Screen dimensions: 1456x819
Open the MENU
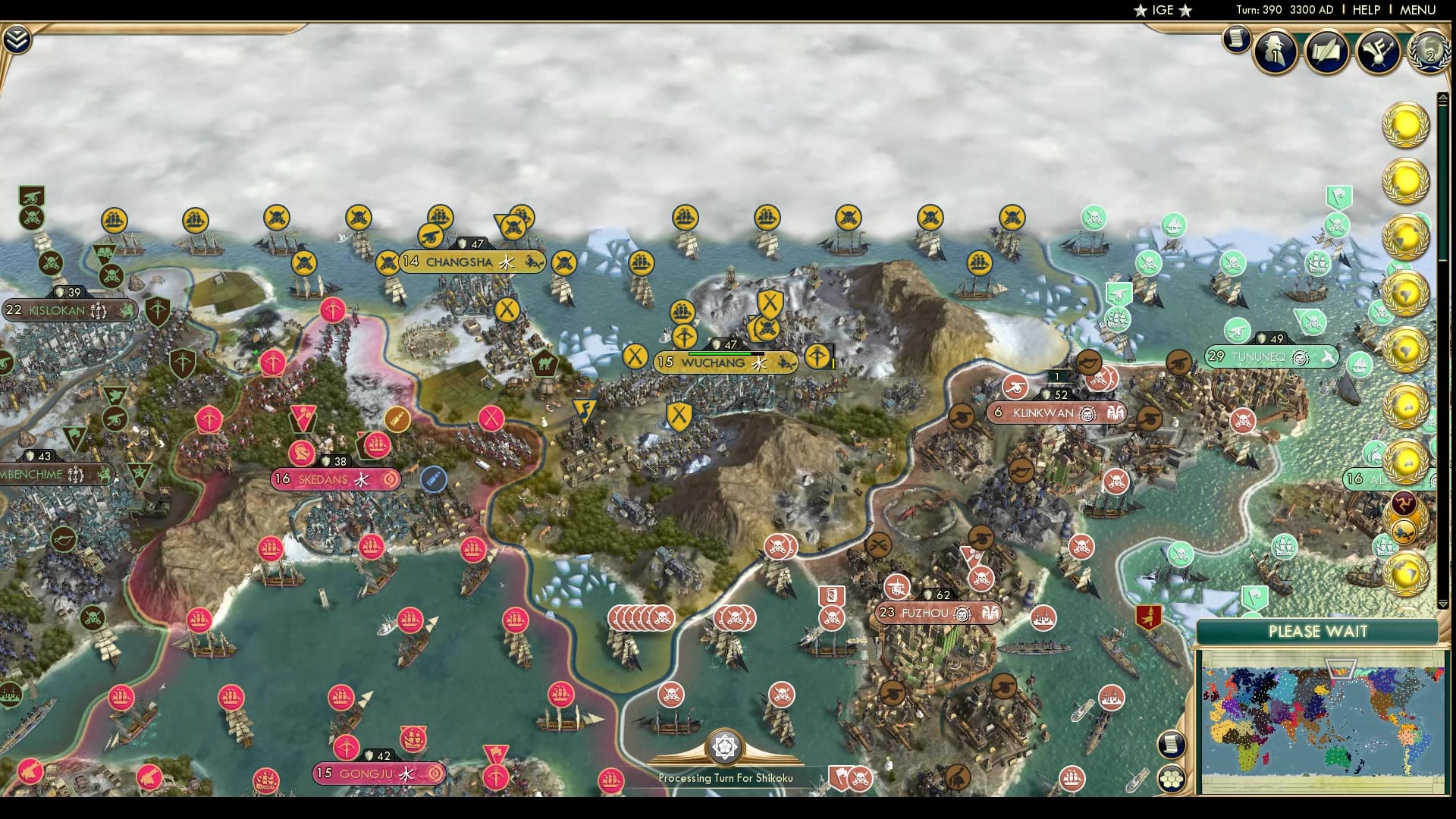coord(1415,11)
